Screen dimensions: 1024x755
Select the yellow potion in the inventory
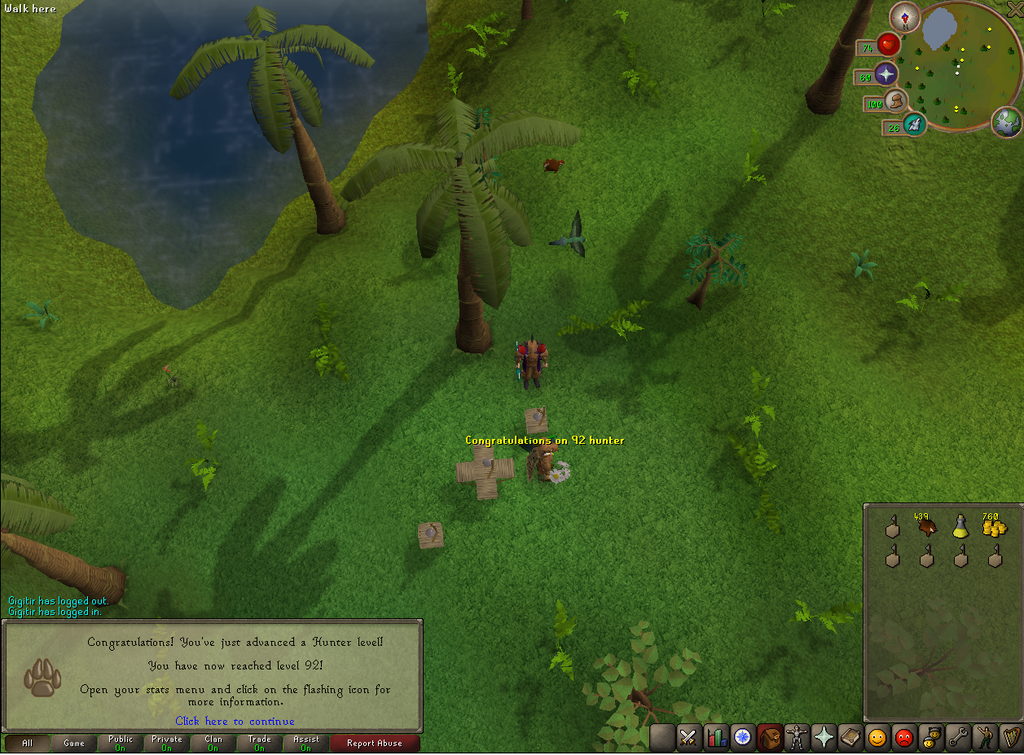coord(960,526)
